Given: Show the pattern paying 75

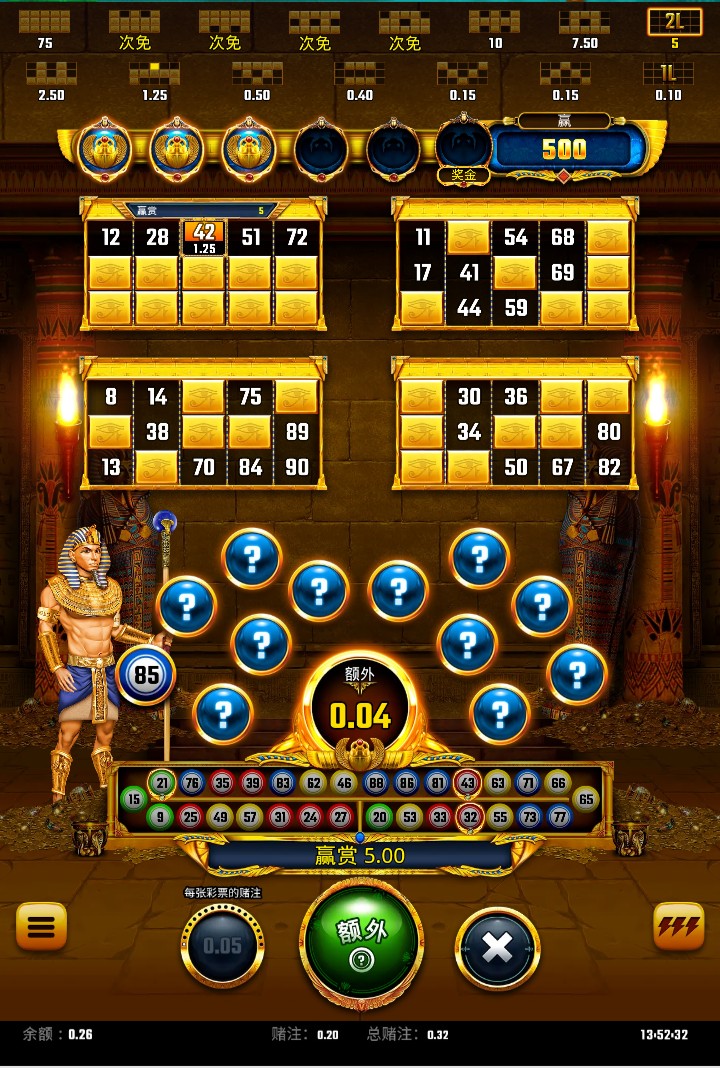Looking at the screenshot, I should coord(45,27).
